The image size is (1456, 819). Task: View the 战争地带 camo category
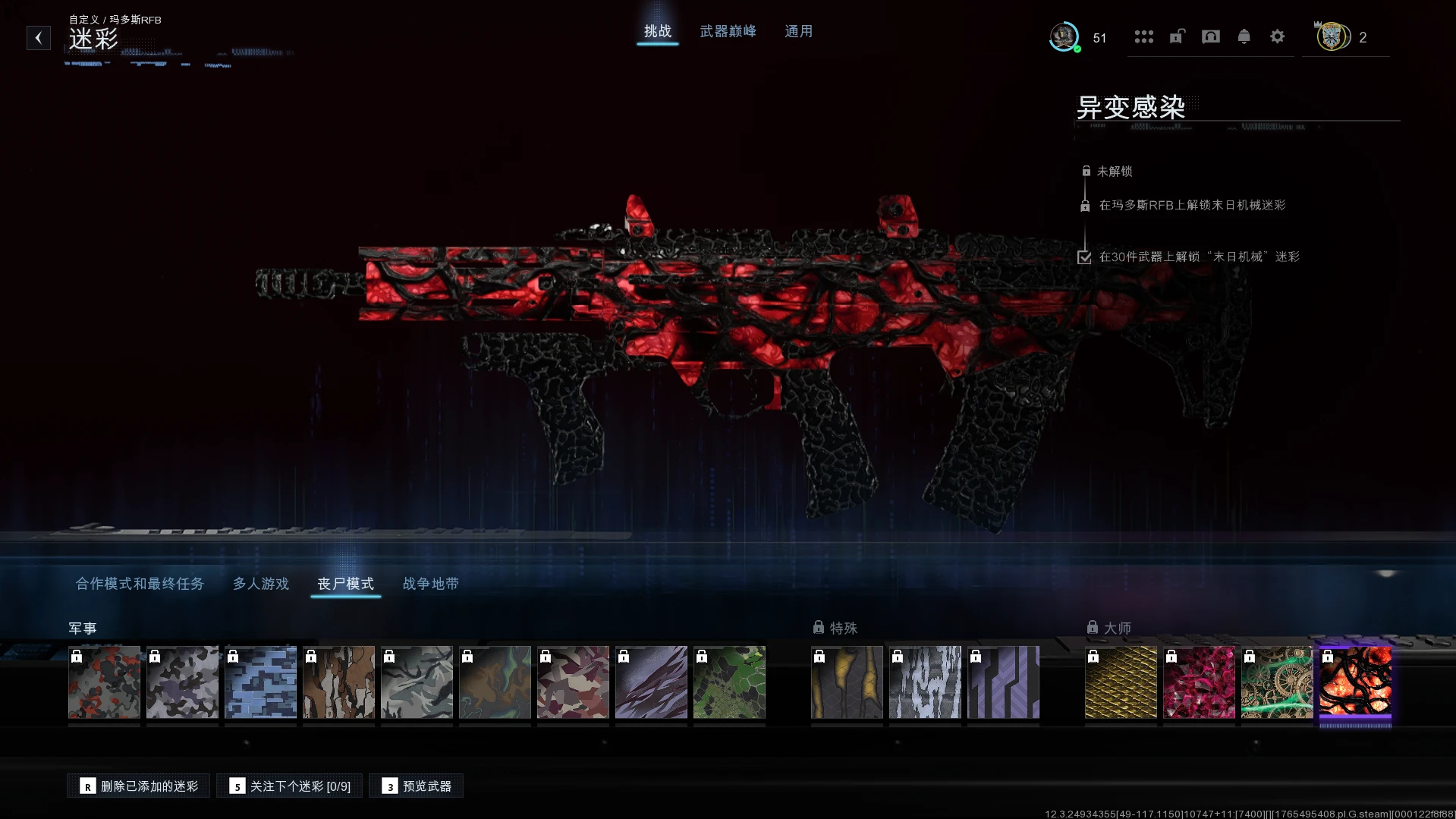point(430,584)
